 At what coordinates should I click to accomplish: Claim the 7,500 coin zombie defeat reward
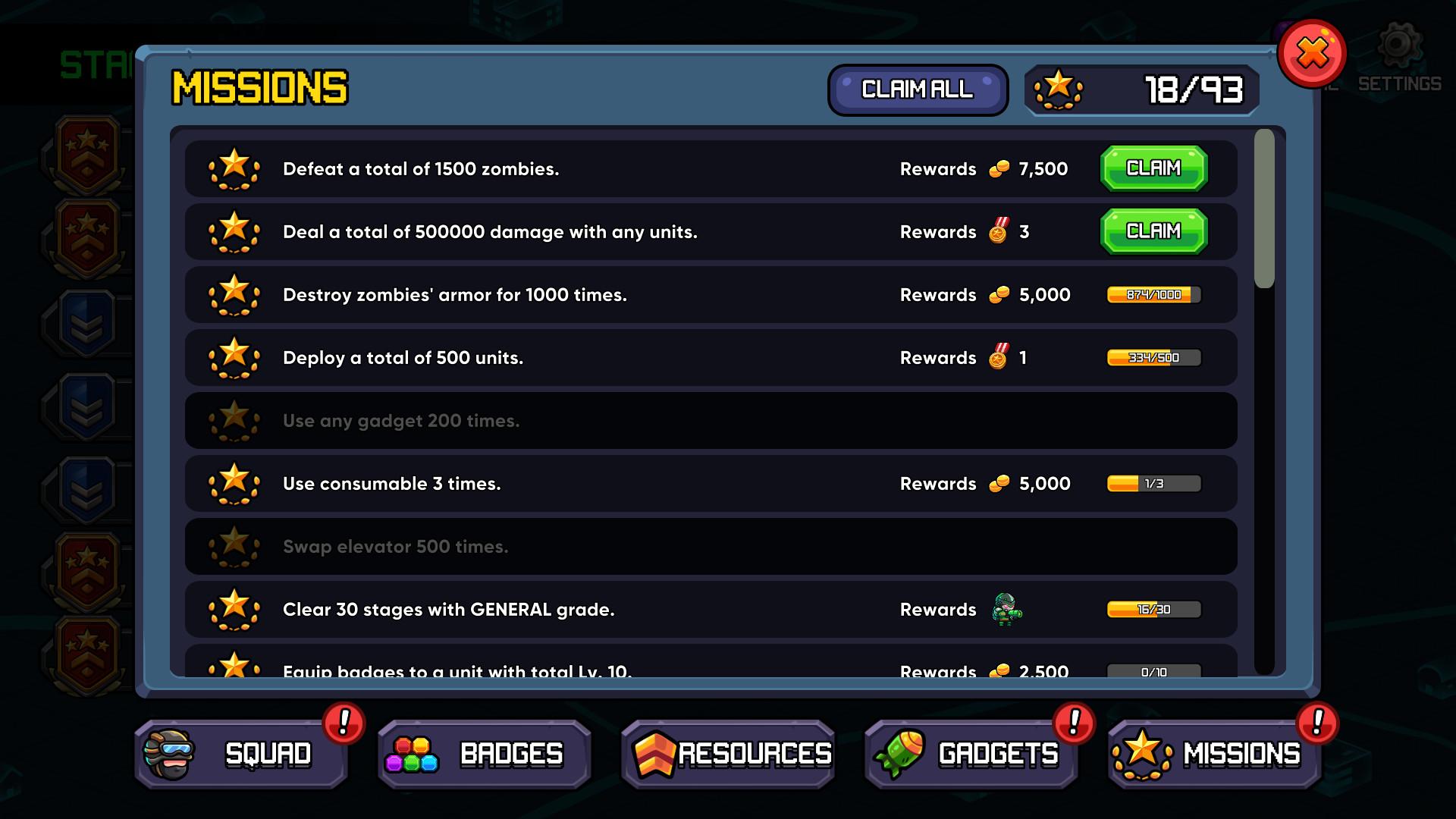click(x=1153, y=168)
